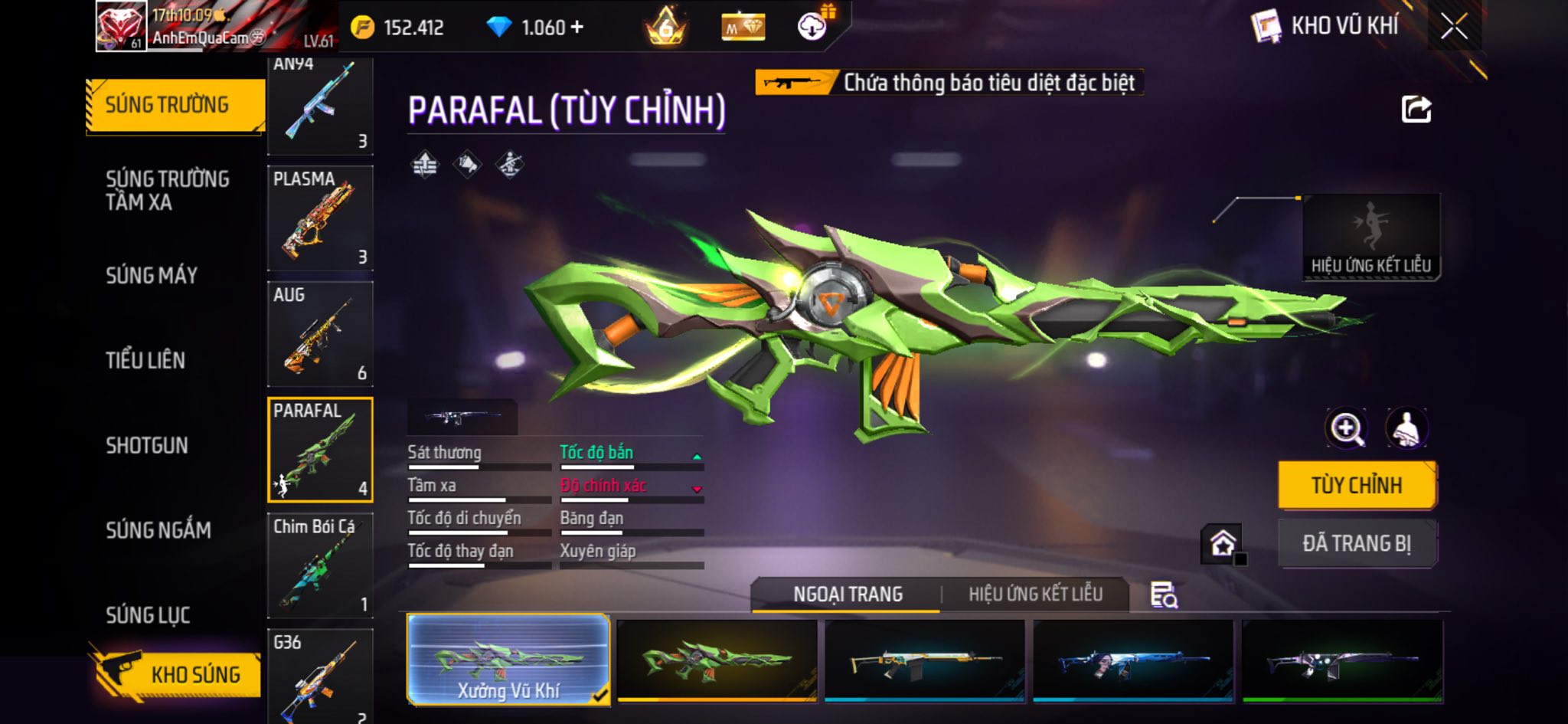
Task: Switch to Hiệu Ứng Kết Liễu tab
Action: point(1035,595)
